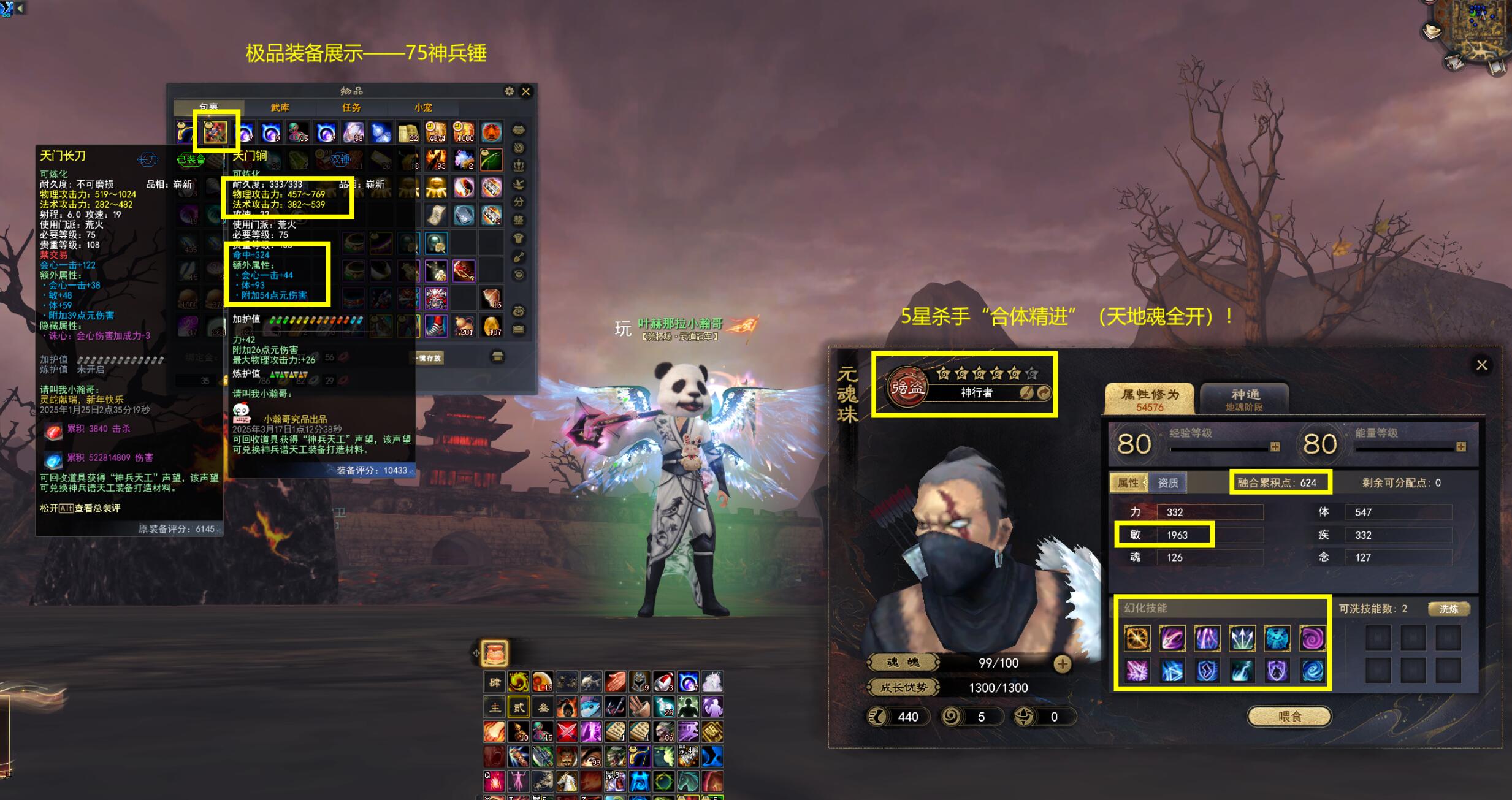Select the 属性修为 tab
The height and width of the screenshot is (800, 1512).
1150,399
